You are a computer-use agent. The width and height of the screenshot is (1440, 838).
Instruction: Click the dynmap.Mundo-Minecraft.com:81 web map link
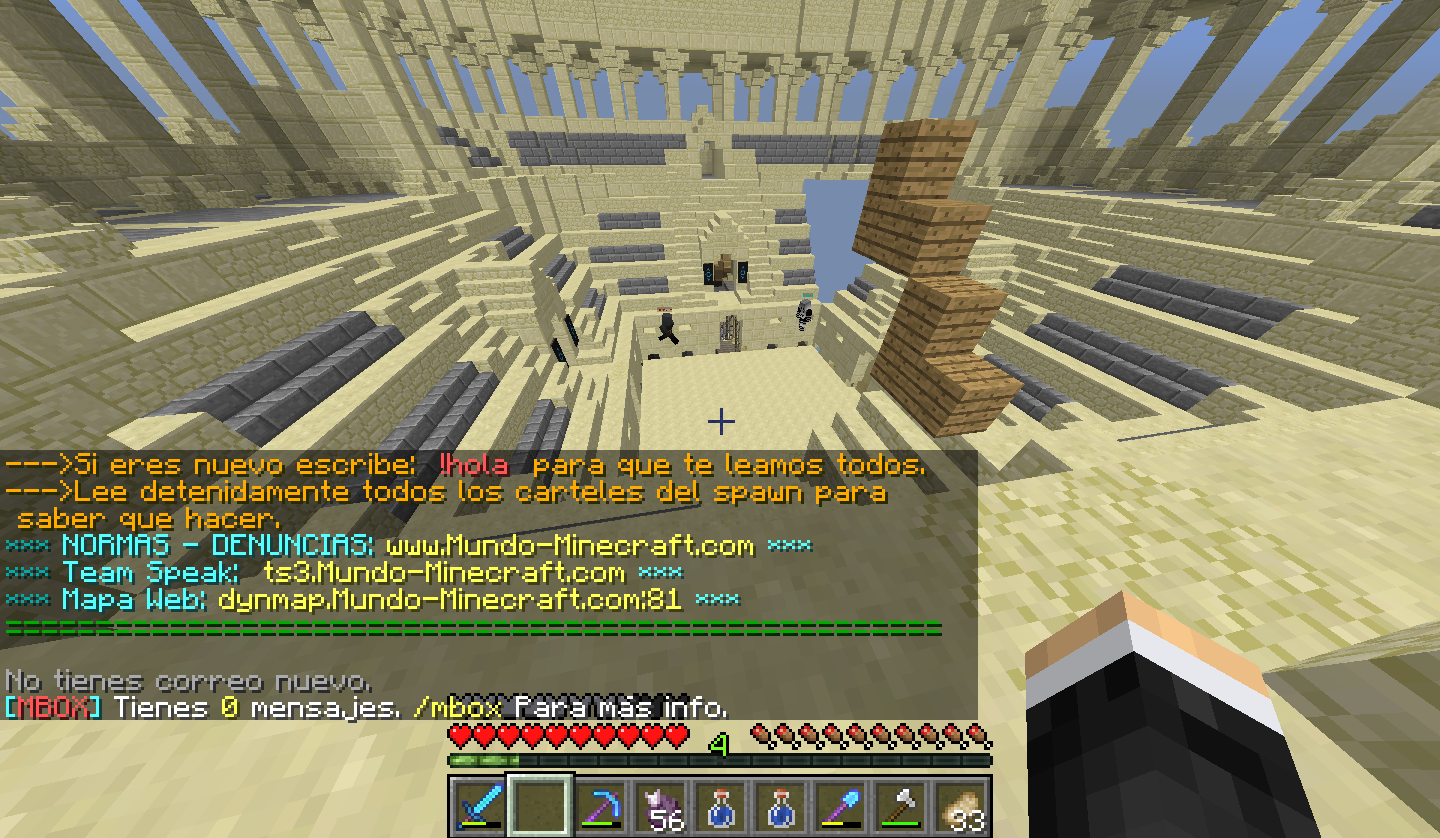(450, 600)
